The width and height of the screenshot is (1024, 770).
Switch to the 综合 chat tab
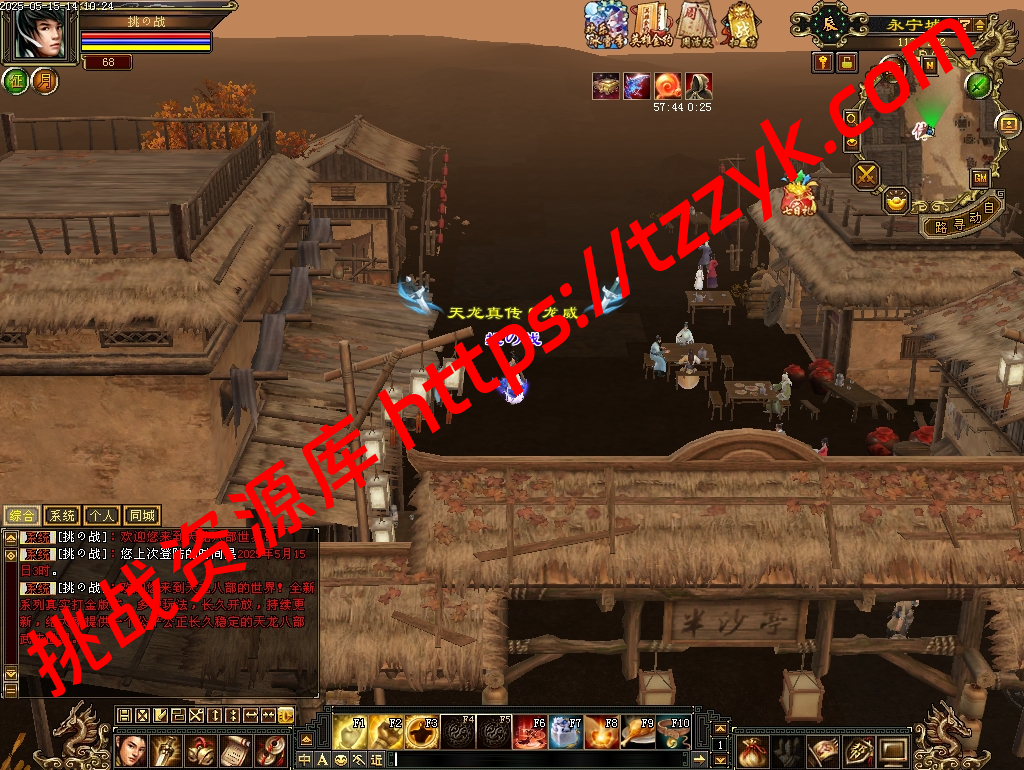(x=22, y=516)
